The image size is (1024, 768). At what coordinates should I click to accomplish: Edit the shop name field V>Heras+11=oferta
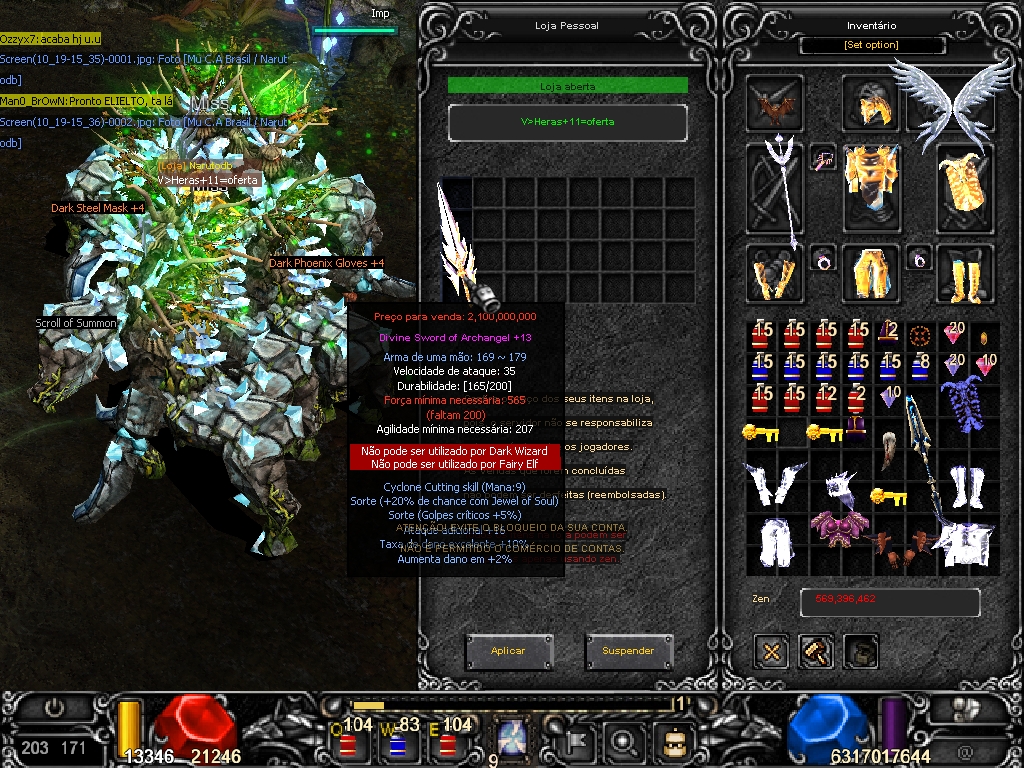point(567,122)
